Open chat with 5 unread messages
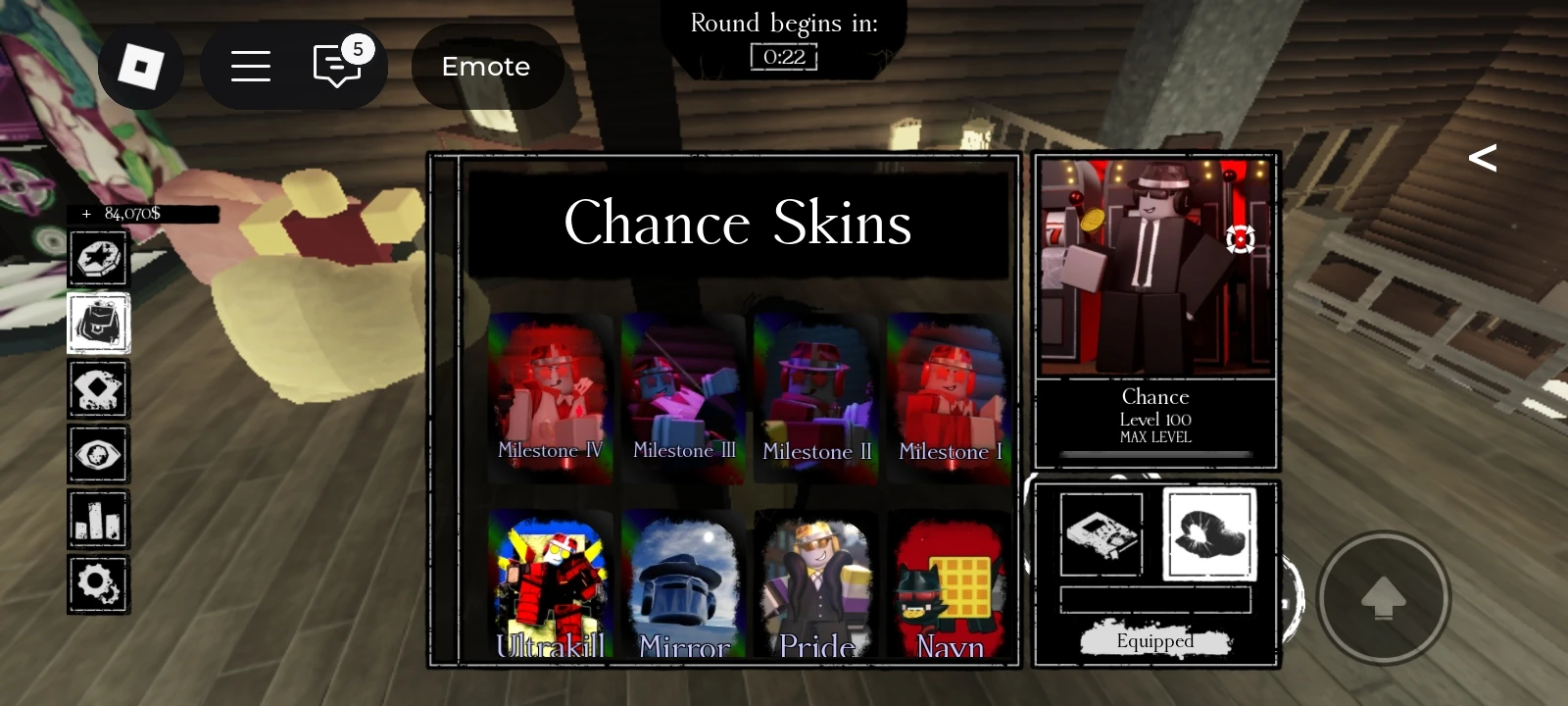Viewport: 1568px width, 706px height. pyautogui.click(x=337, y=67)
